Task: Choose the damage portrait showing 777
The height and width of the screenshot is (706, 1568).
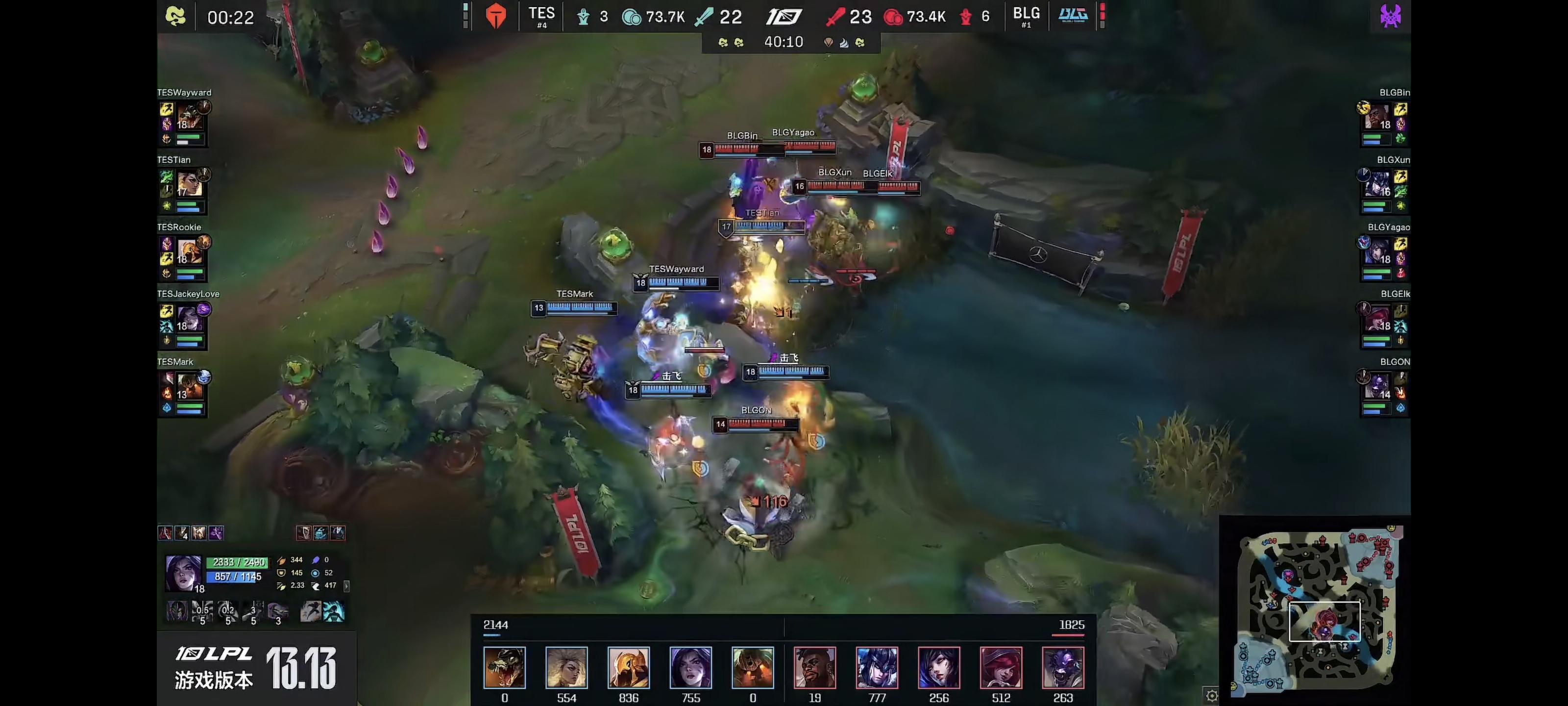Action: pyautogui.click(x=877, y=668)
